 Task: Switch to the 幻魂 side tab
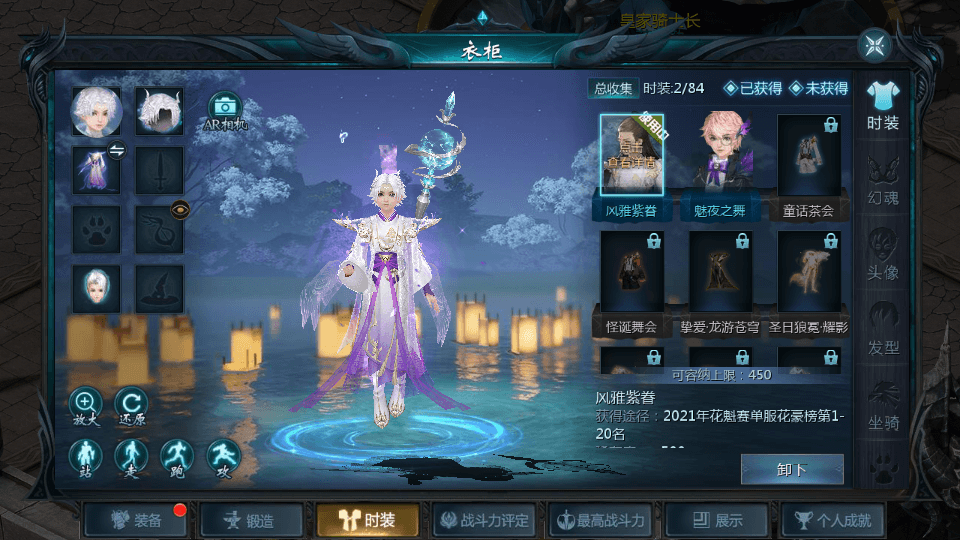point(882,180)
